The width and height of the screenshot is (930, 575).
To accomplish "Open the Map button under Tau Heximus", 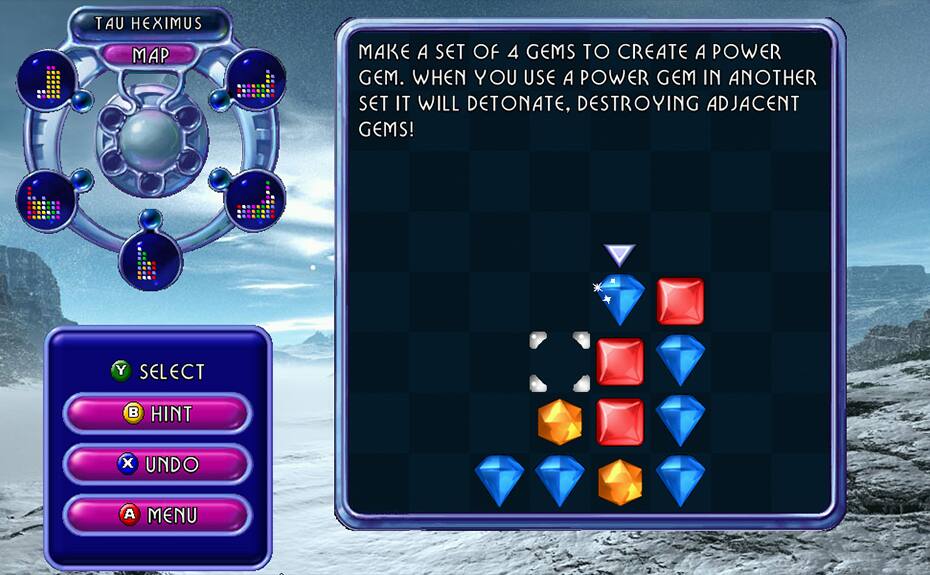I will tap(150, 55).
